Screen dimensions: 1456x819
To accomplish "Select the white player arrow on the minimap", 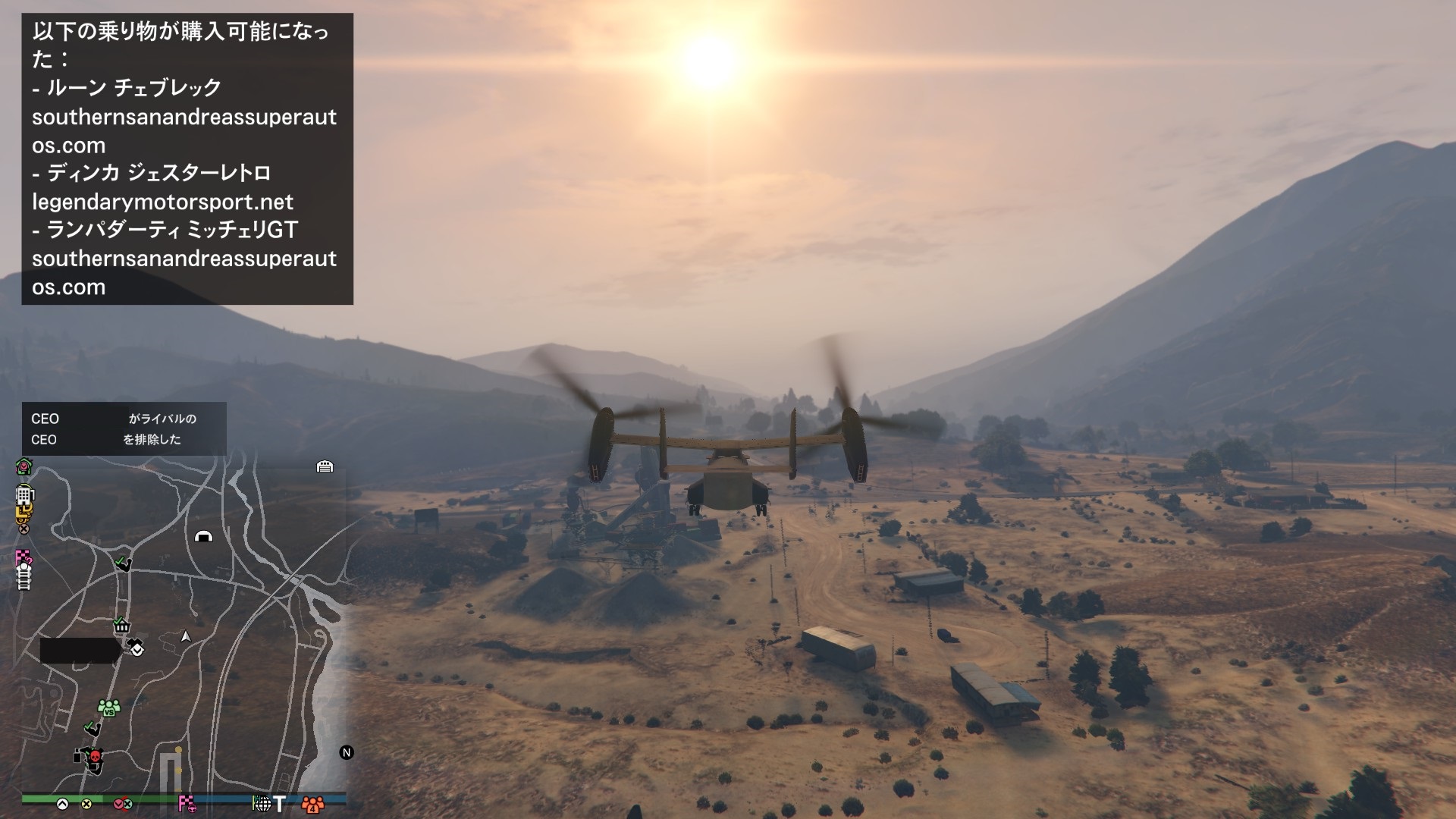I will pyautogui.click(x=186, y=636).
